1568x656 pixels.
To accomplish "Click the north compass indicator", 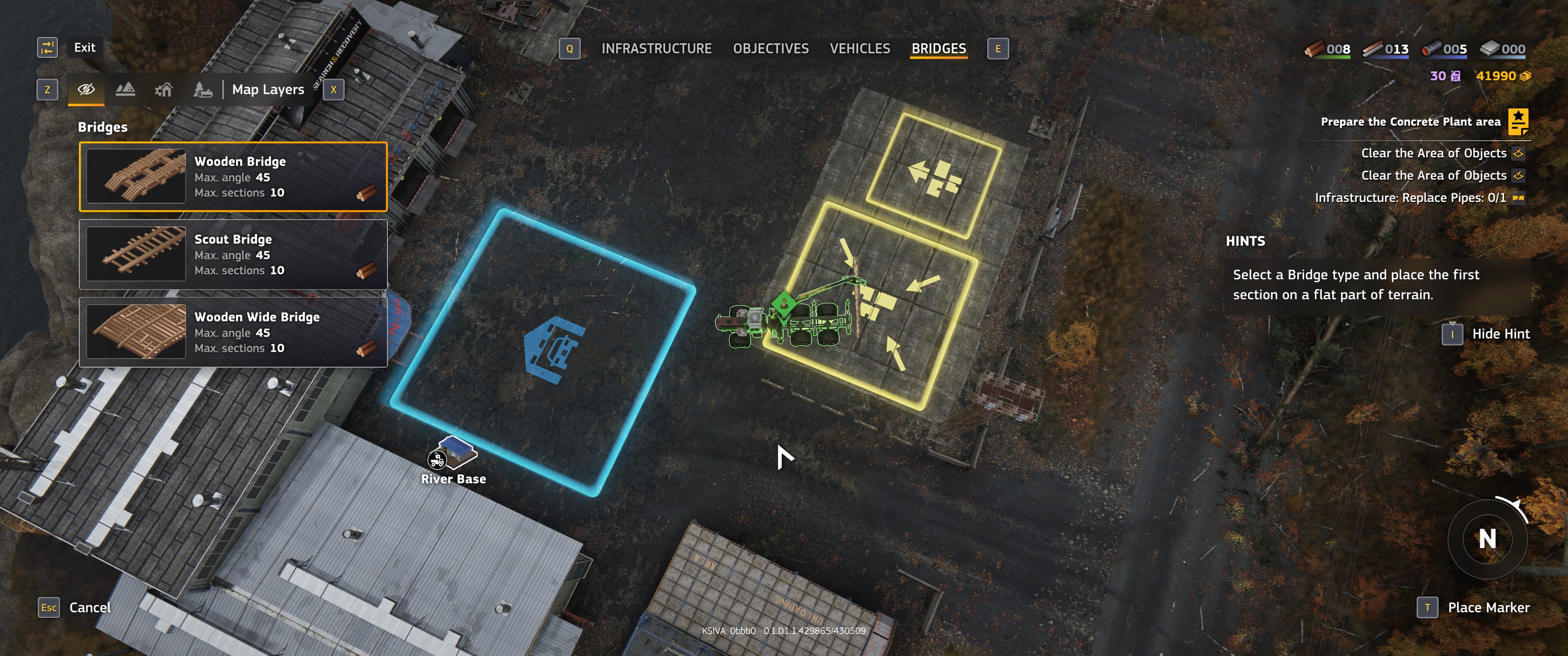I will coord(1486,538).
